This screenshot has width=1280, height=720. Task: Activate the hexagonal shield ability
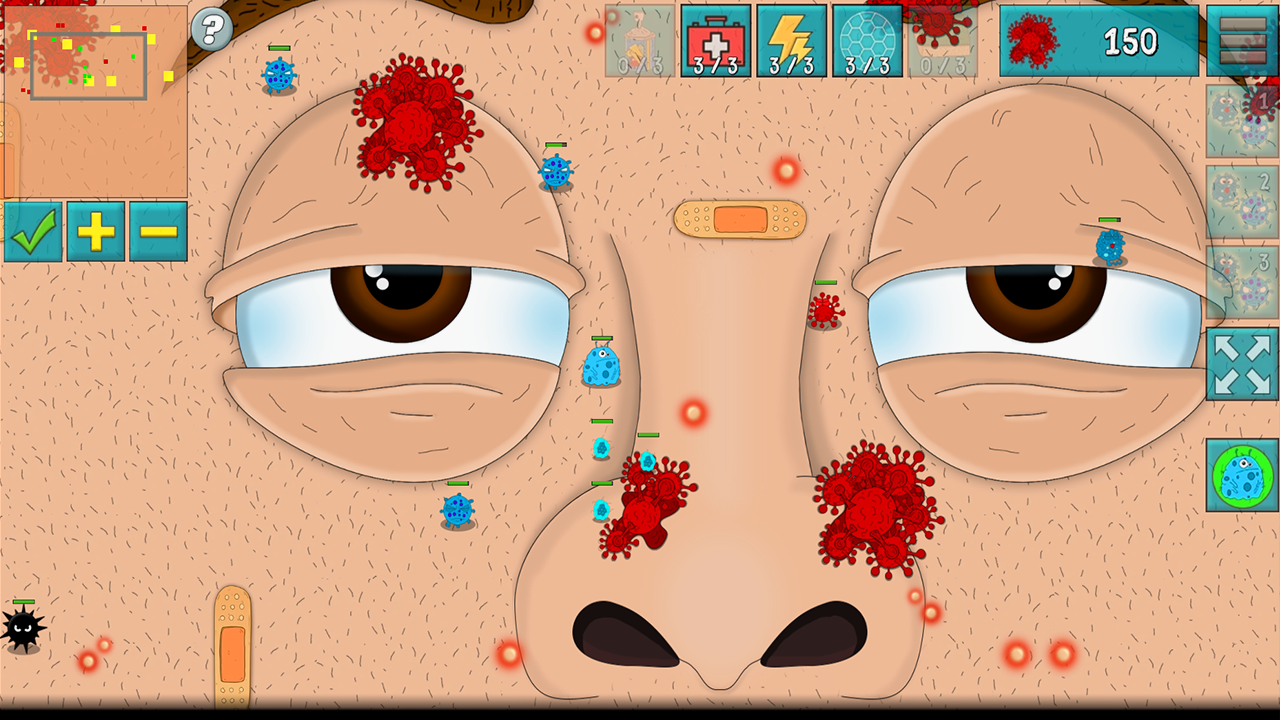click(x=866, y=42)
